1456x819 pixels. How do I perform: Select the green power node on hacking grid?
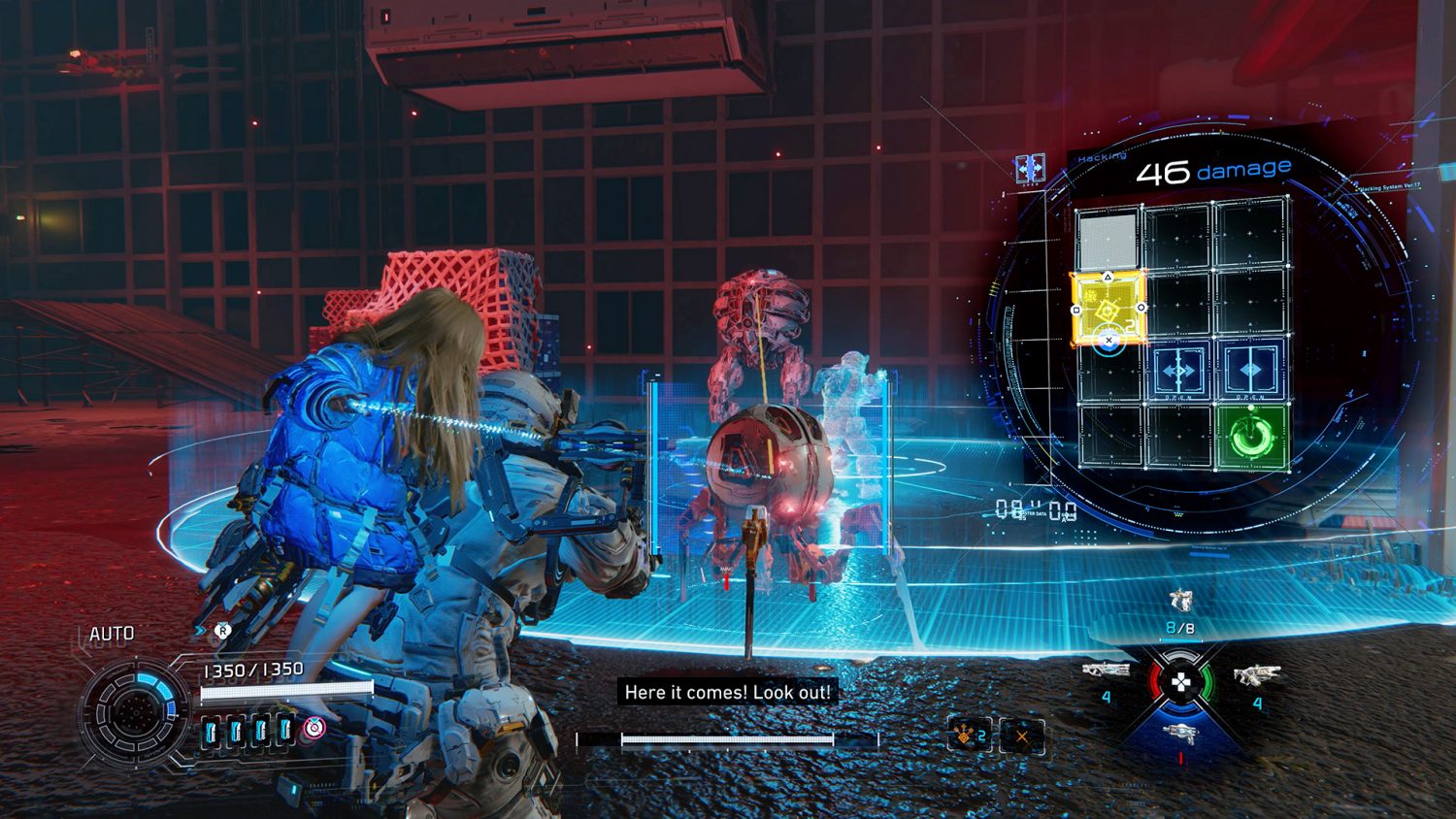[1253, 437]
